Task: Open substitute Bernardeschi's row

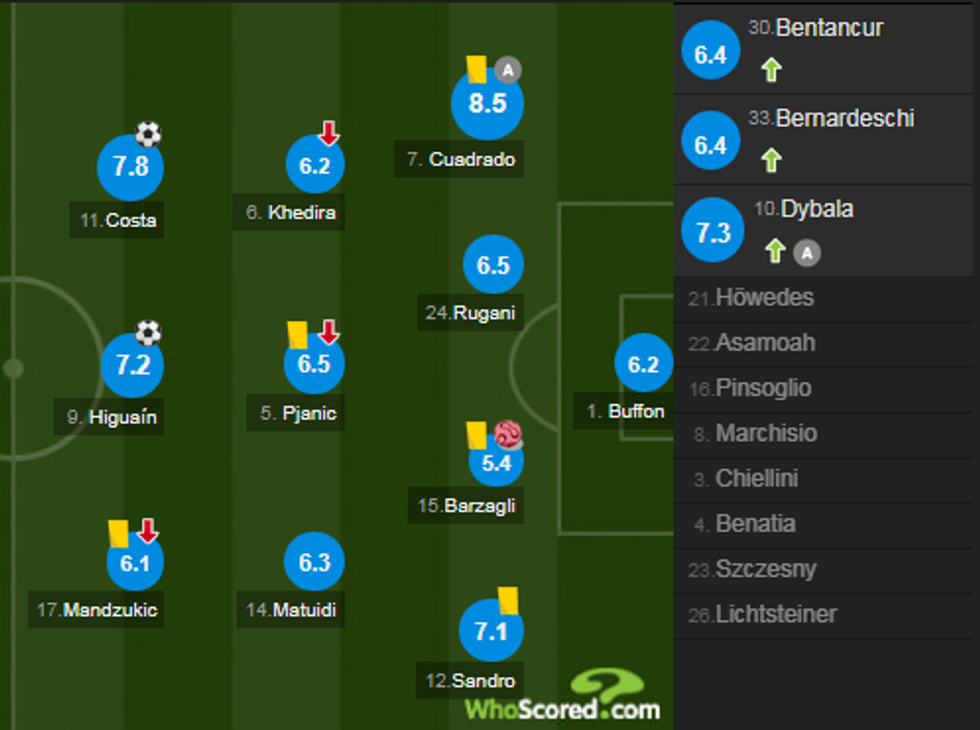Action: coord(828,138)
